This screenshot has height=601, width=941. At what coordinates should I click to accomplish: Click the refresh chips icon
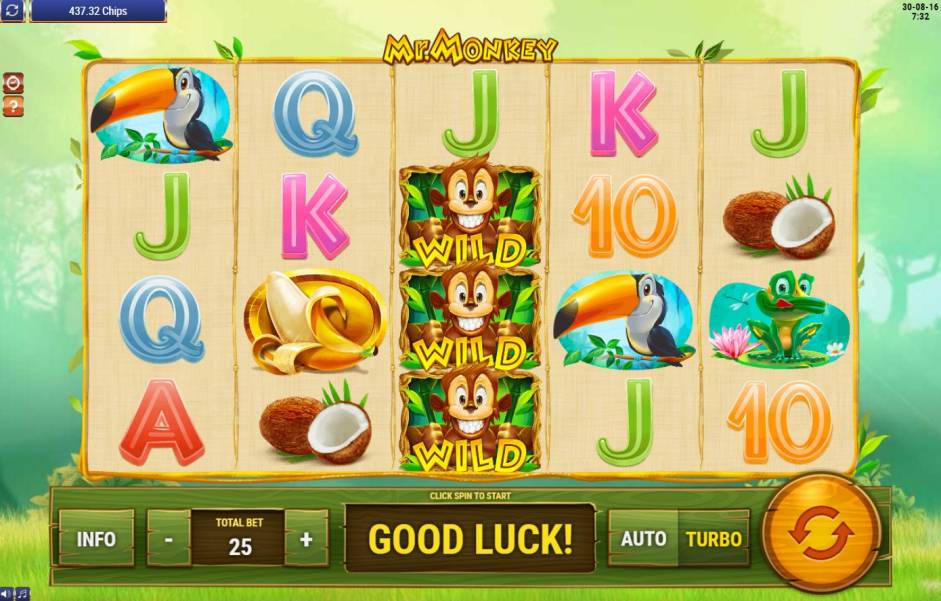point(13,11)
